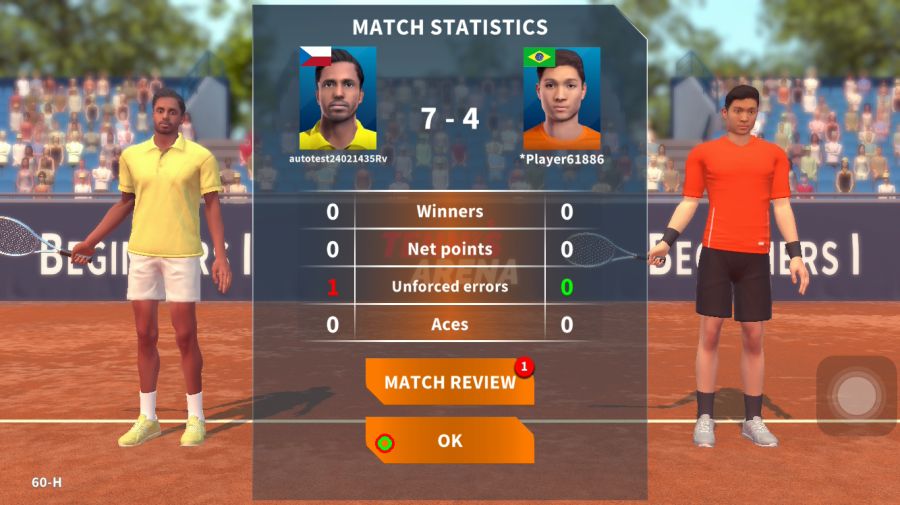Open the Match Review

pyautogui.click(x=449, y=382)
